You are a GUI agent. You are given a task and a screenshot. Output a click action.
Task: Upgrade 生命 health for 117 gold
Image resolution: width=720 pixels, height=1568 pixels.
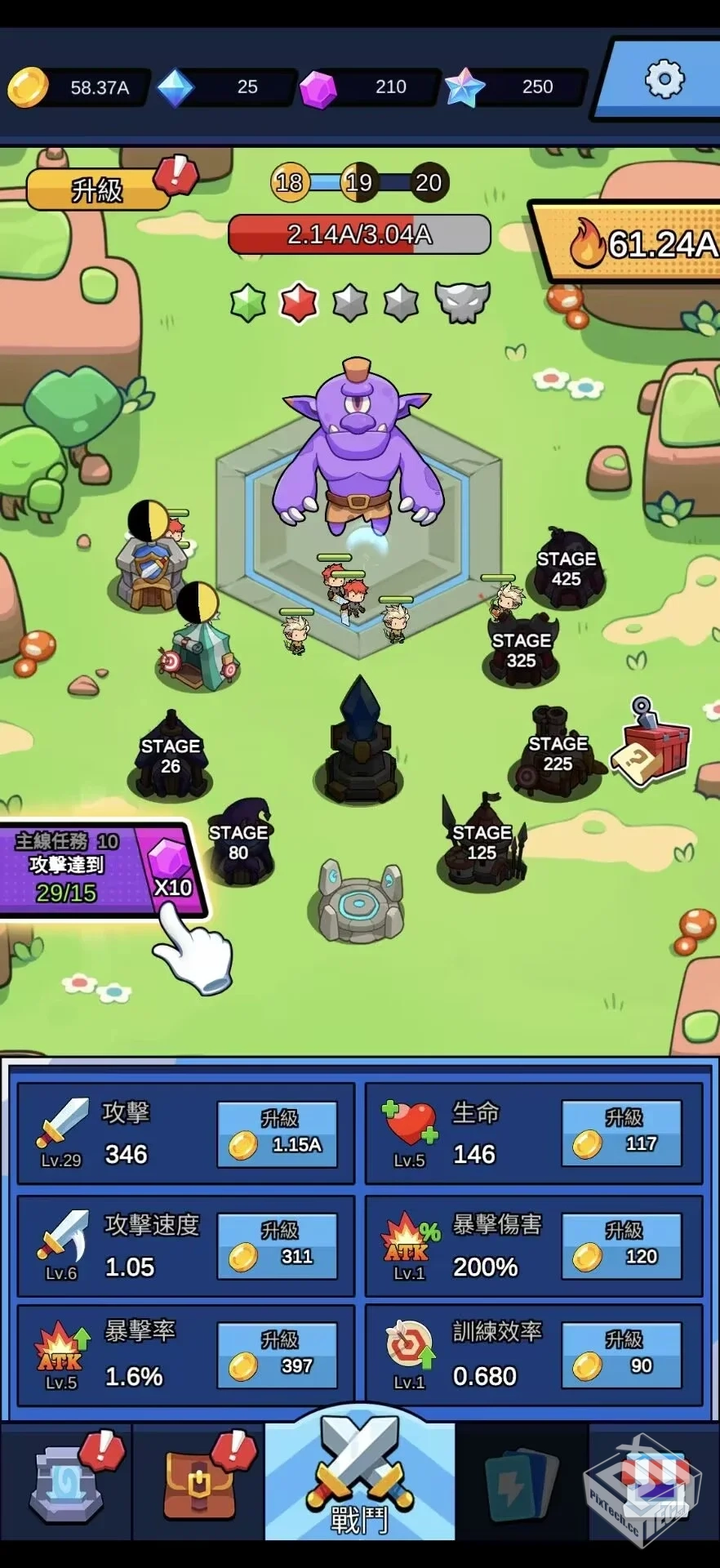pyautogui.click(x=621, y=1134)
